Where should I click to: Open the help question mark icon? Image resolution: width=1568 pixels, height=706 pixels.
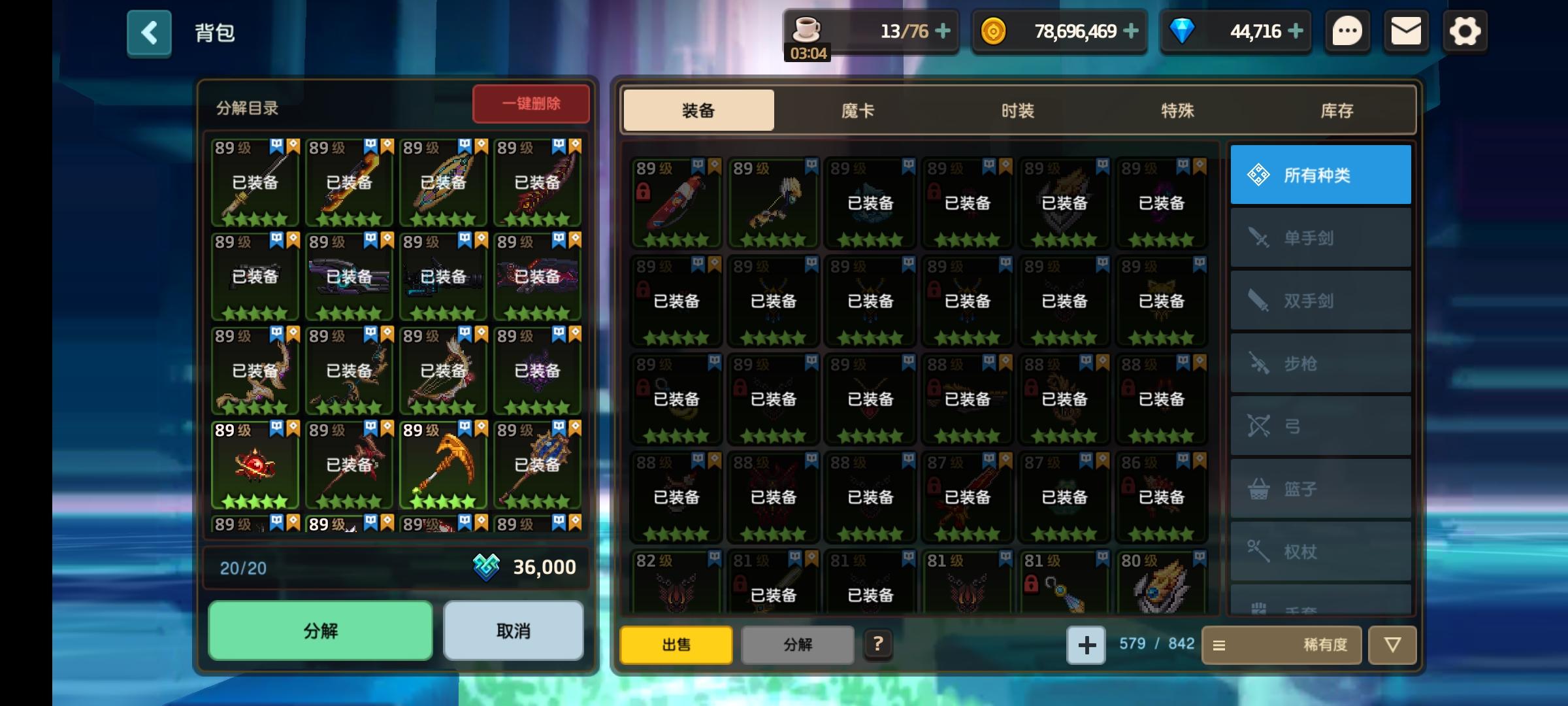879,645
